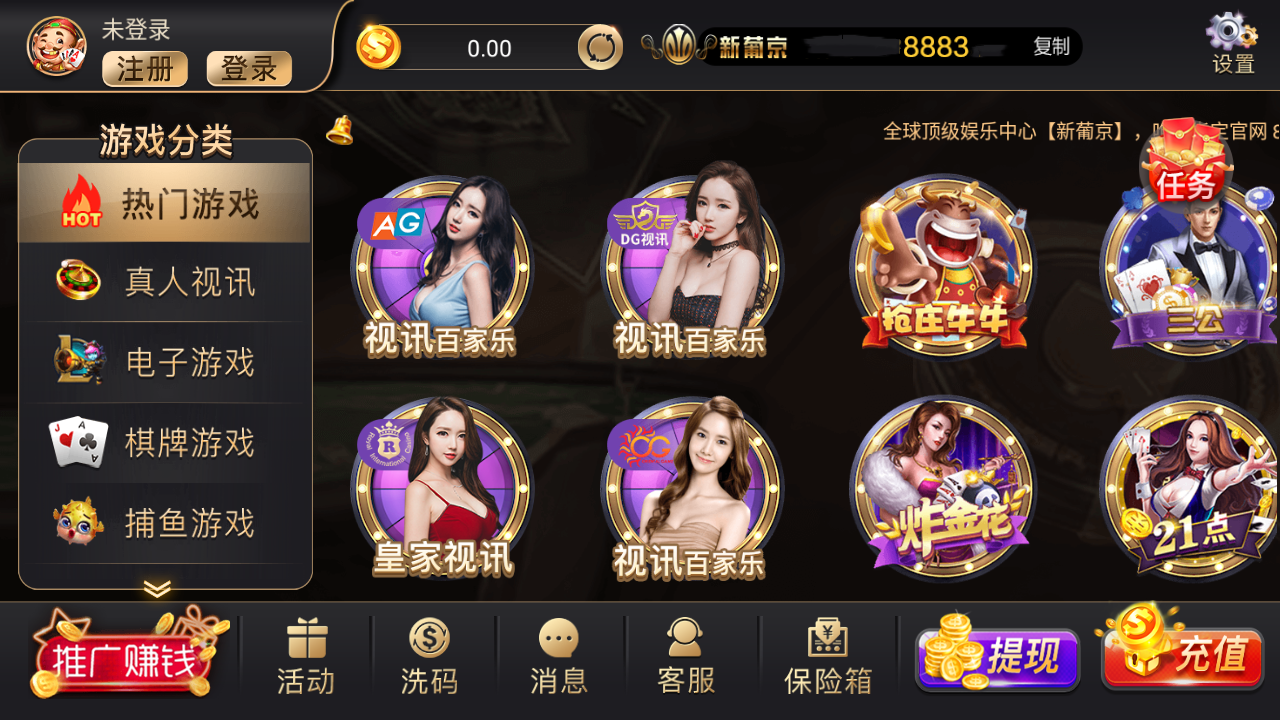This screenshot has height=720, width=1280.
Task: Switch to the 真人视讯 category
Action: coord(166,282)
